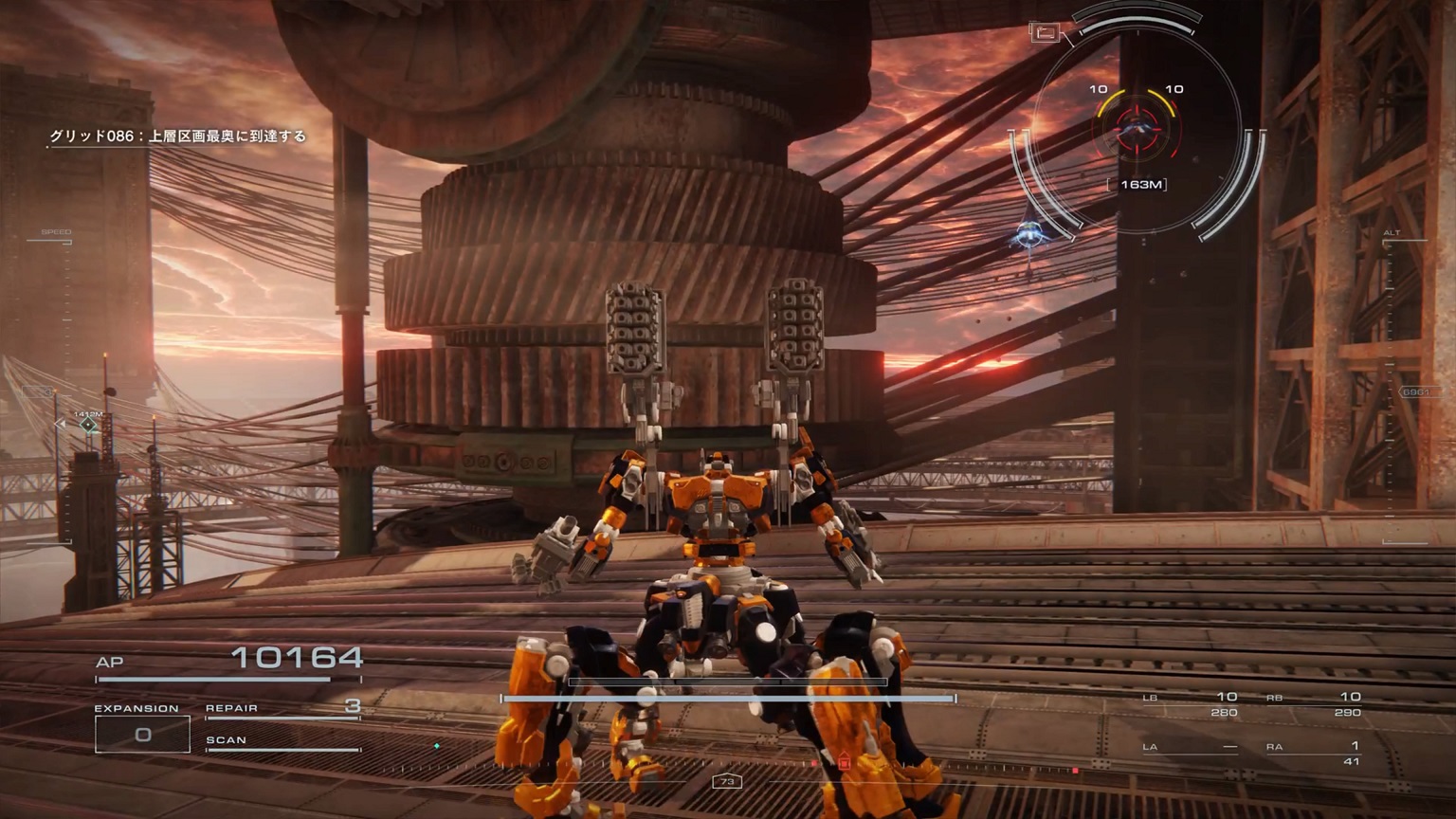This screenshot has height=819, width=1456.
Task: Choose the LA left-arm weapon slot
Action: point(1191,748)
